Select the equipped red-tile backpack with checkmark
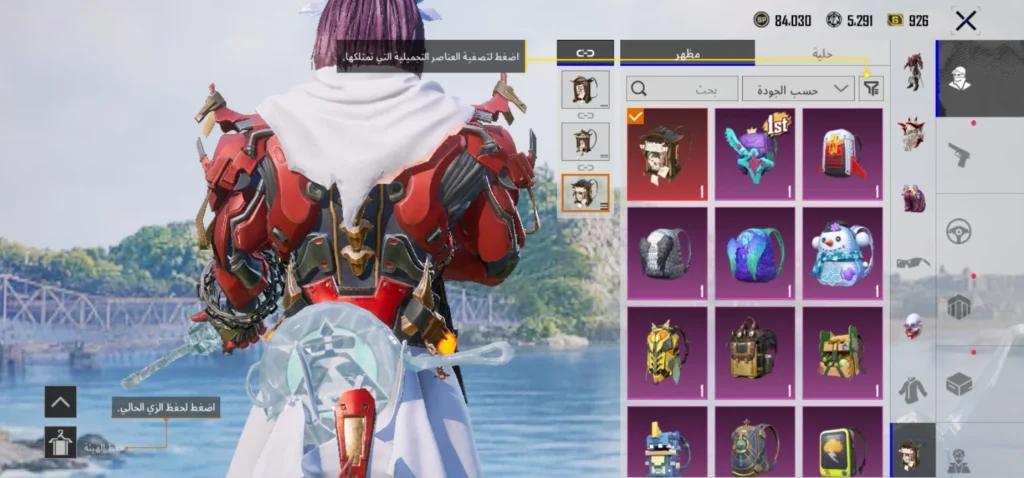1024x478 pixels. (667, 154)
